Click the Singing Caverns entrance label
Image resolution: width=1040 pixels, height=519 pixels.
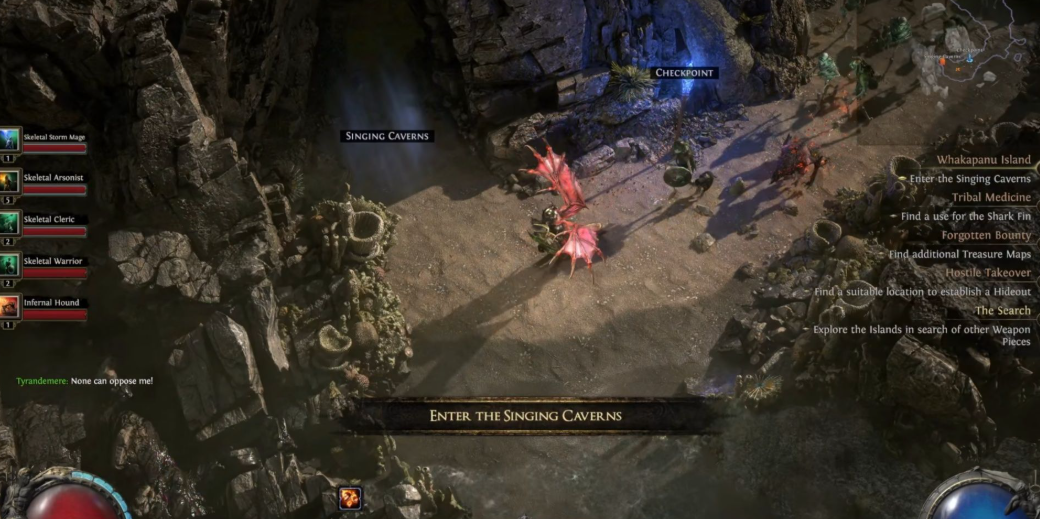[x=388, y=136]
